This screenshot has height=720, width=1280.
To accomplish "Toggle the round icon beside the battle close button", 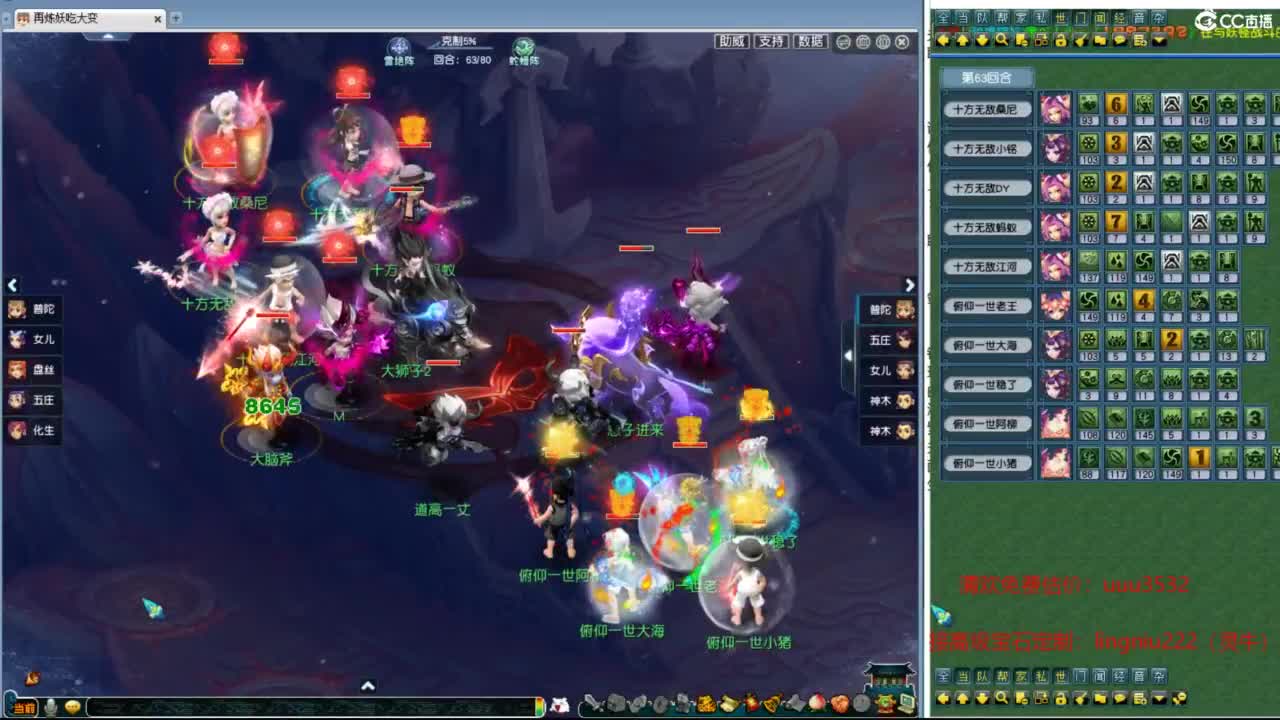I will (884, 42).
